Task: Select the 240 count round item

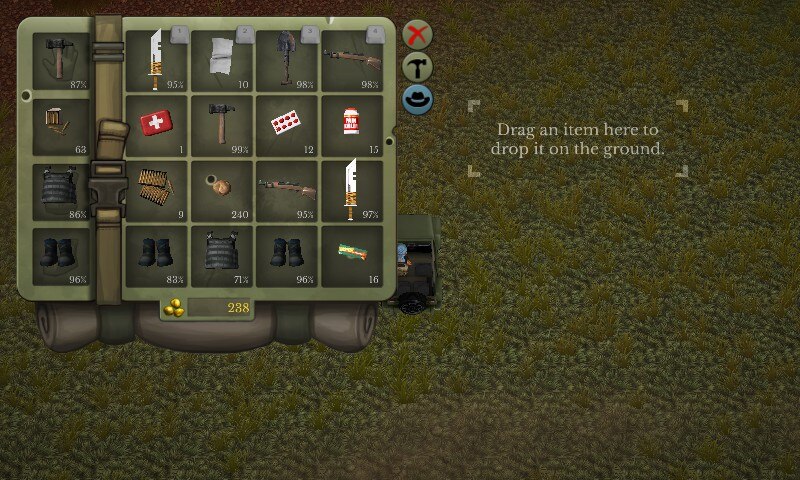Action: [x=222, y=190]
